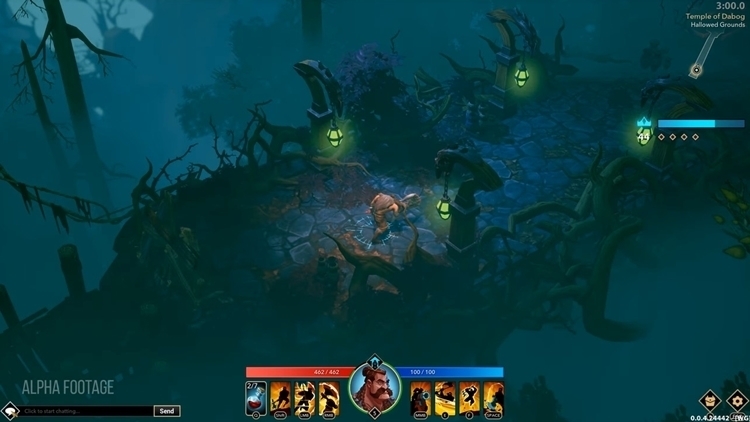Viewport: 750px width, 422px height.
Task: Toggle the chat bubble icon
Action: tap(9, 410)
